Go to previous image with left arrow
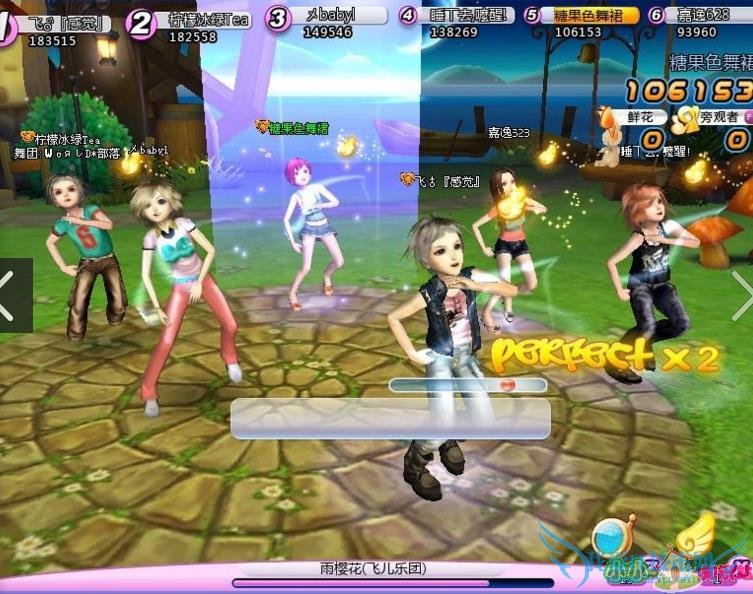753x594 pixels. pyautogui.click(x=12, y=296)
